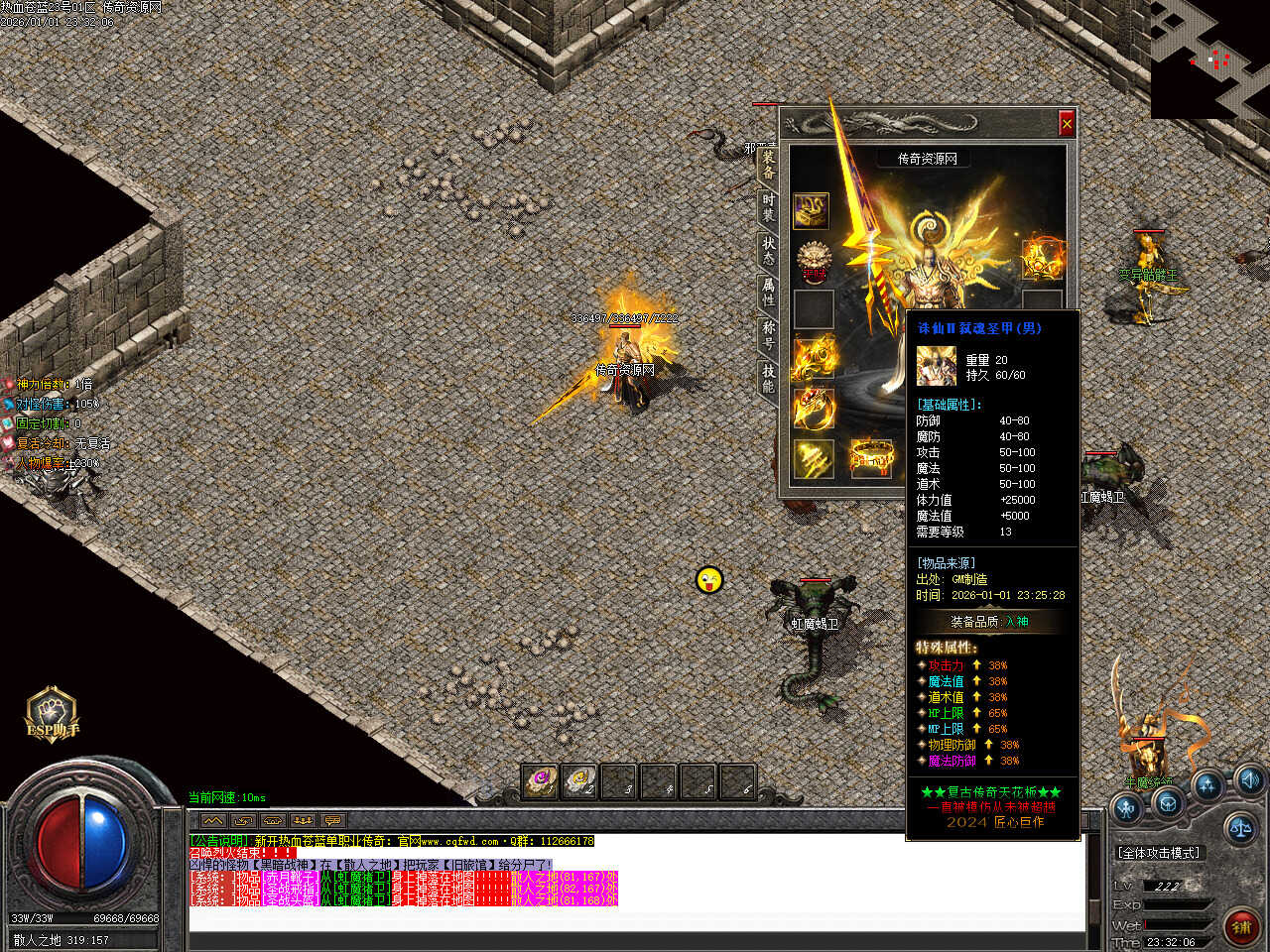
Task: Show the 属性 attributes tab
Action: (x=768, y=292)
